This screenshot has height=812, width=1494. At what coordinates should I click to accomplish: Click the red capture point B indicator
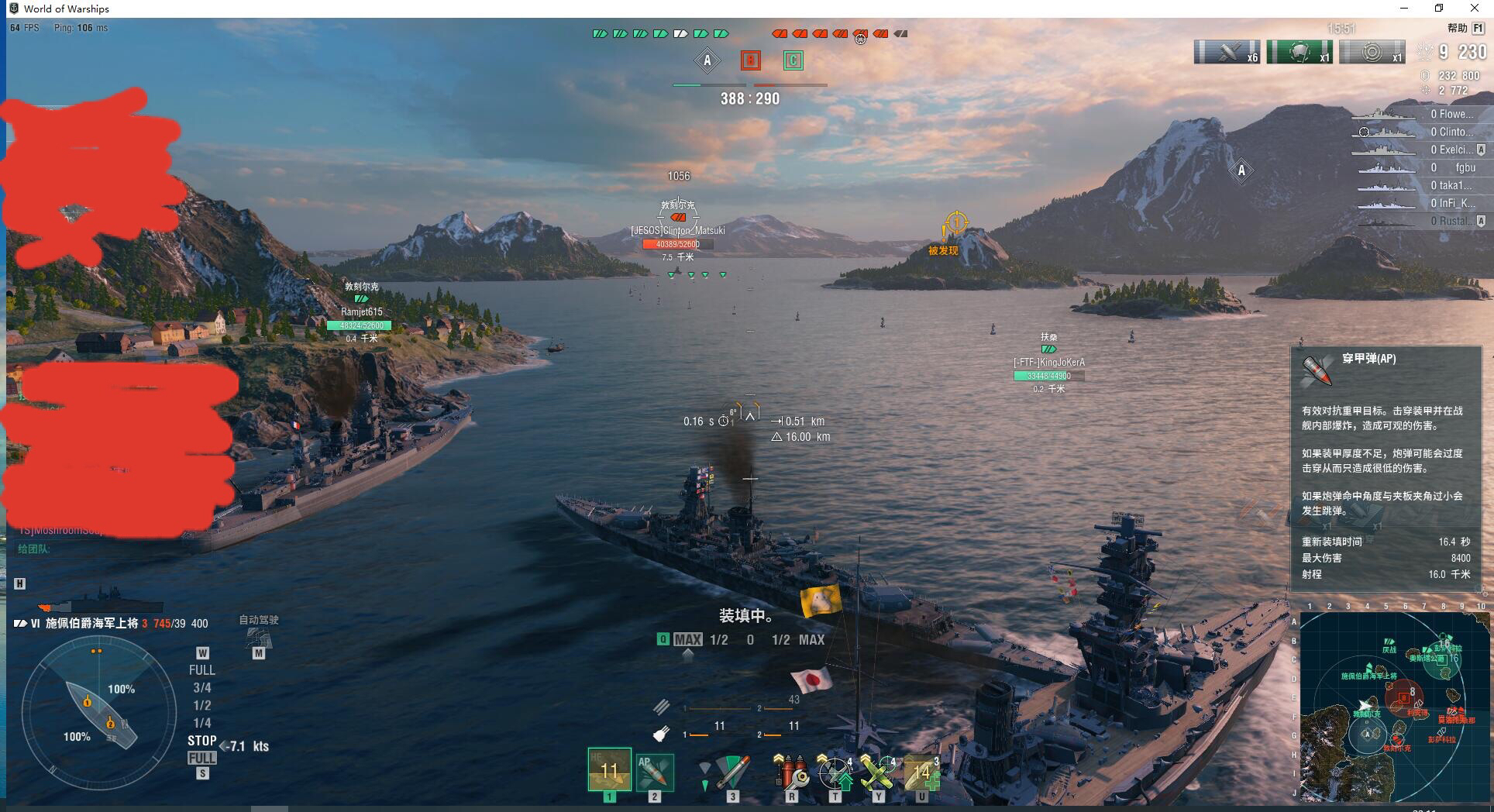tap(750, 60)
